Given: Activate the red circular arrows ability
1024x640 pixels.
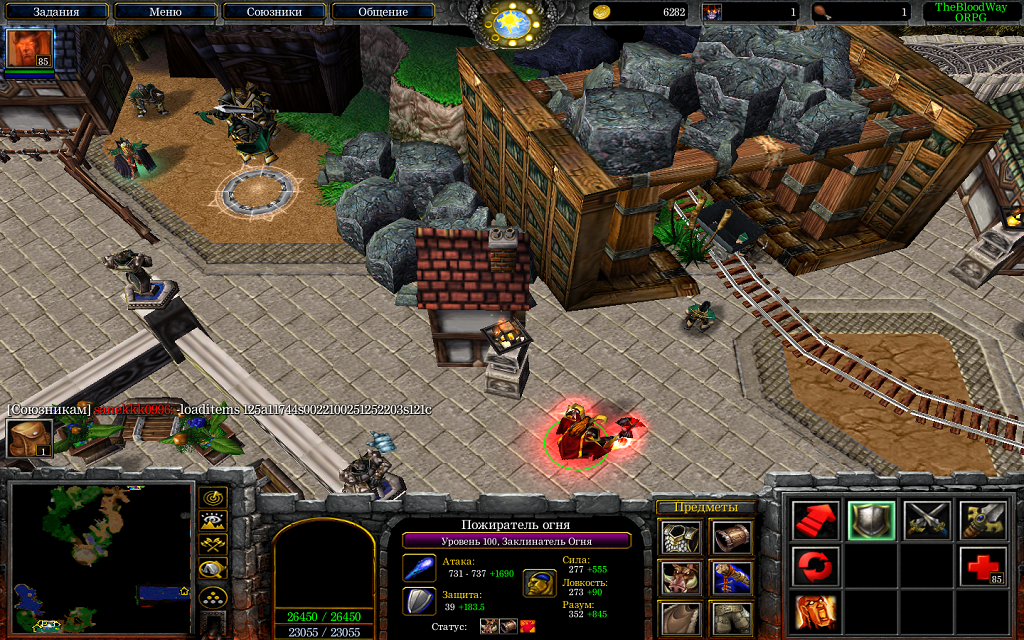Looking at the screenshot, I should (x=816, y=566).
